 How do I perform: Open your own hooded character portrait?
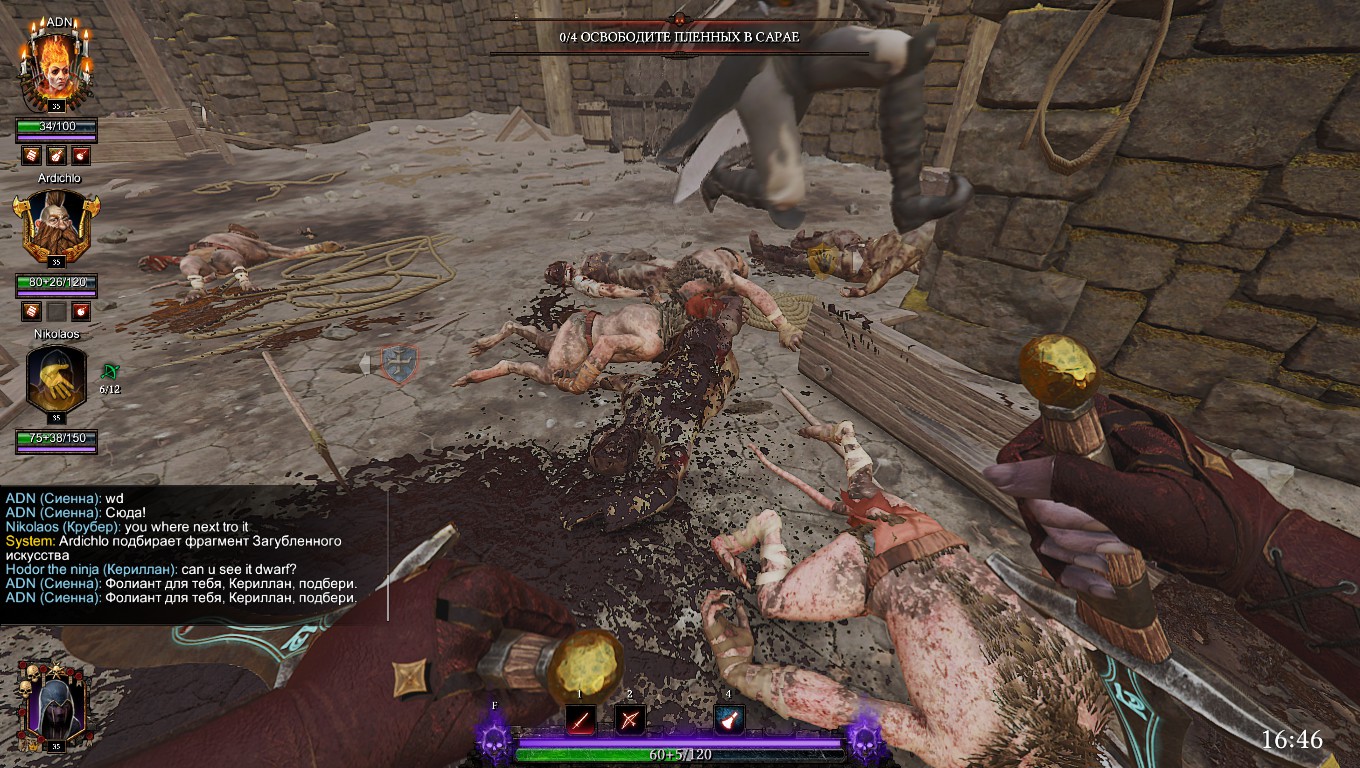pos(52,706)
